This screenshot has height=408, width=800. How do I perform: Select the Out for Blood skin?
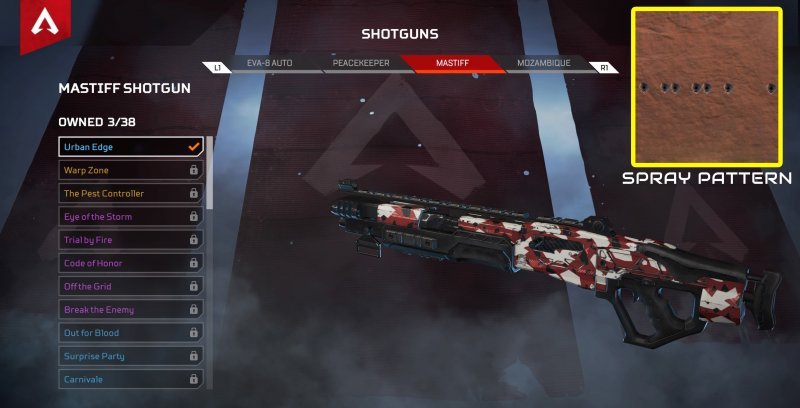point(131,333)
